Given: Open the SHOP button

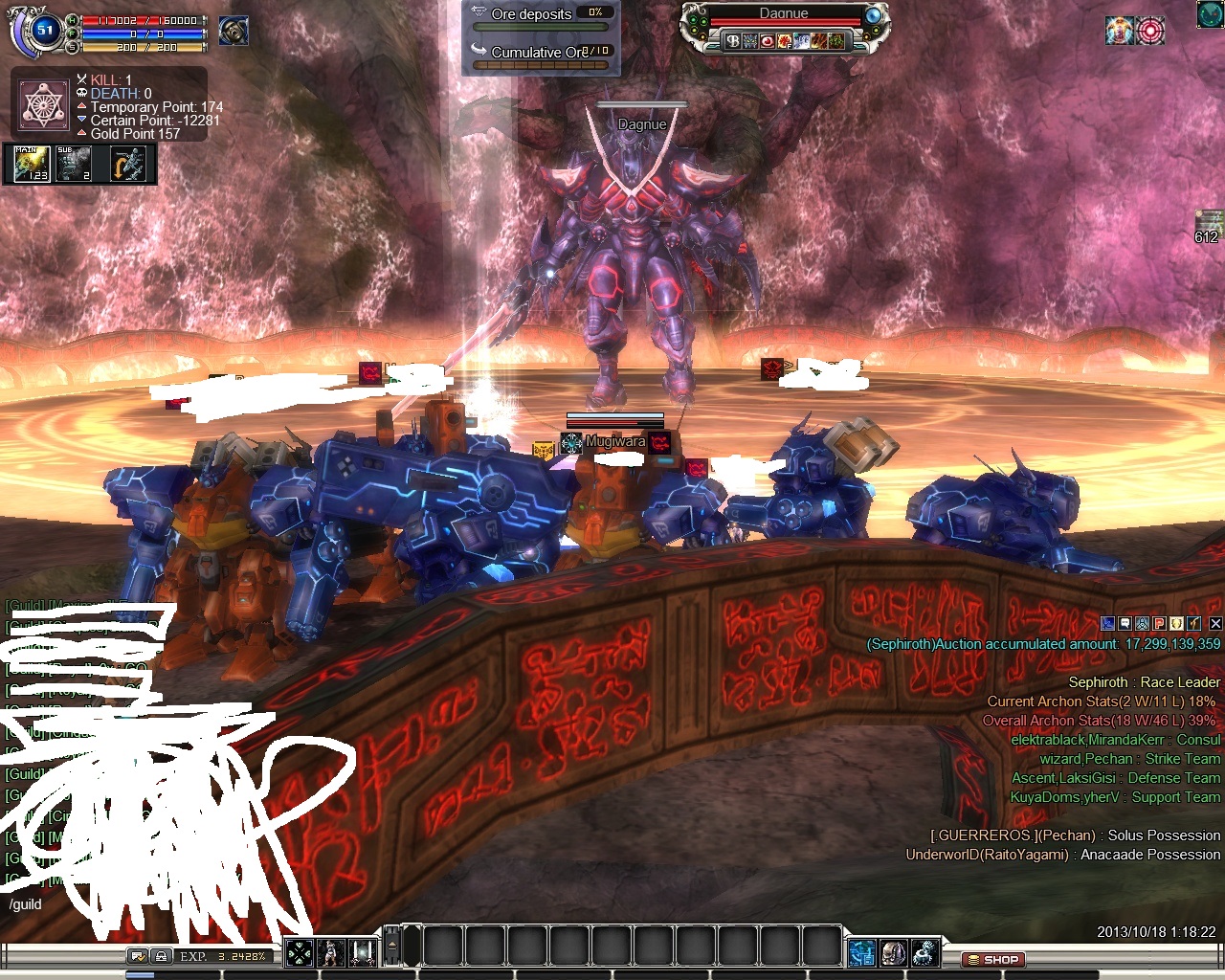Looking at the screenshot, I should pyautogui.click(x=992, y=959).
